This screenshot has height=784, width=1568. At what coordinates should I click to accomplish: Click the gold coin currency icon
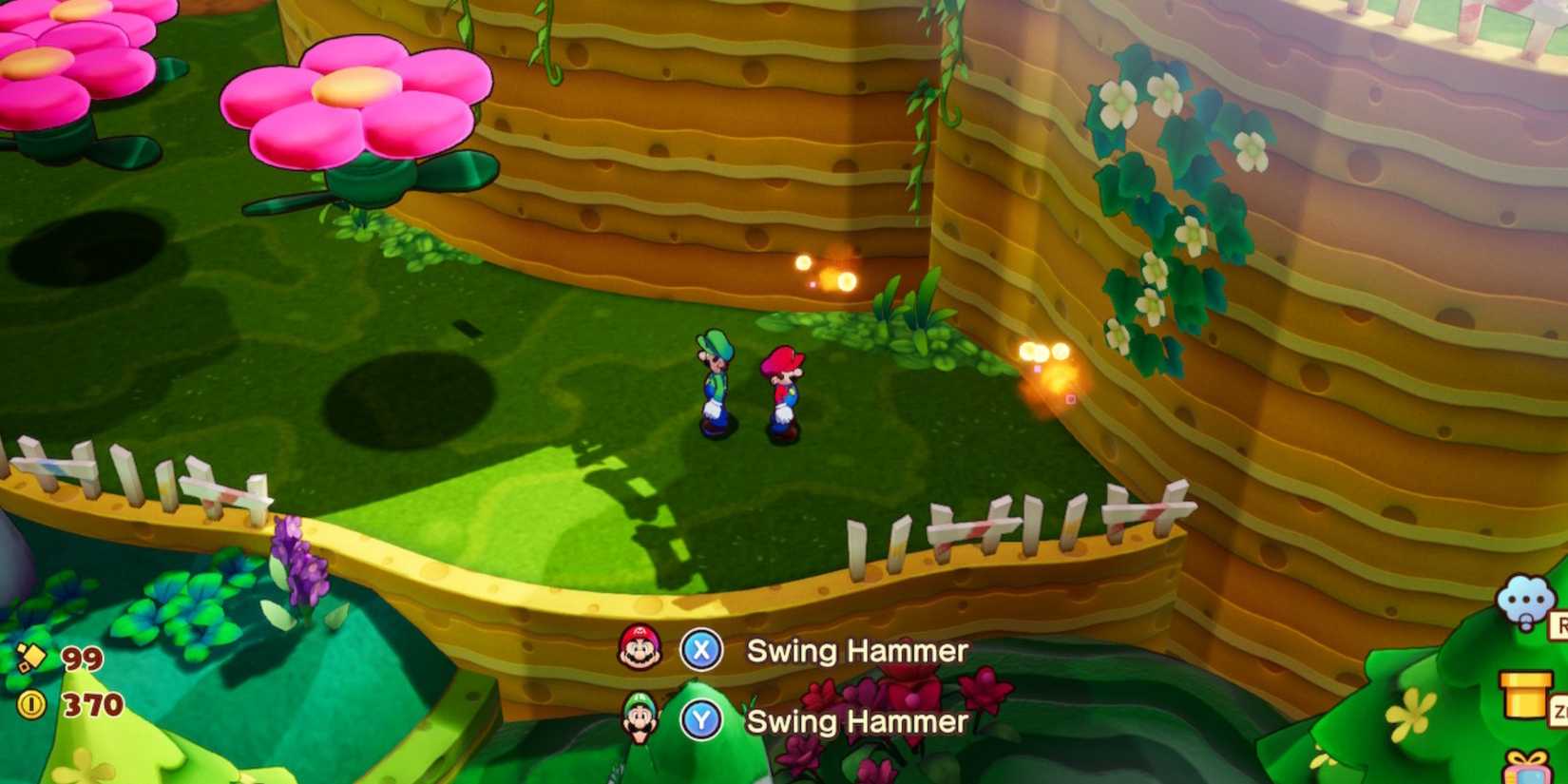(32, 703)
